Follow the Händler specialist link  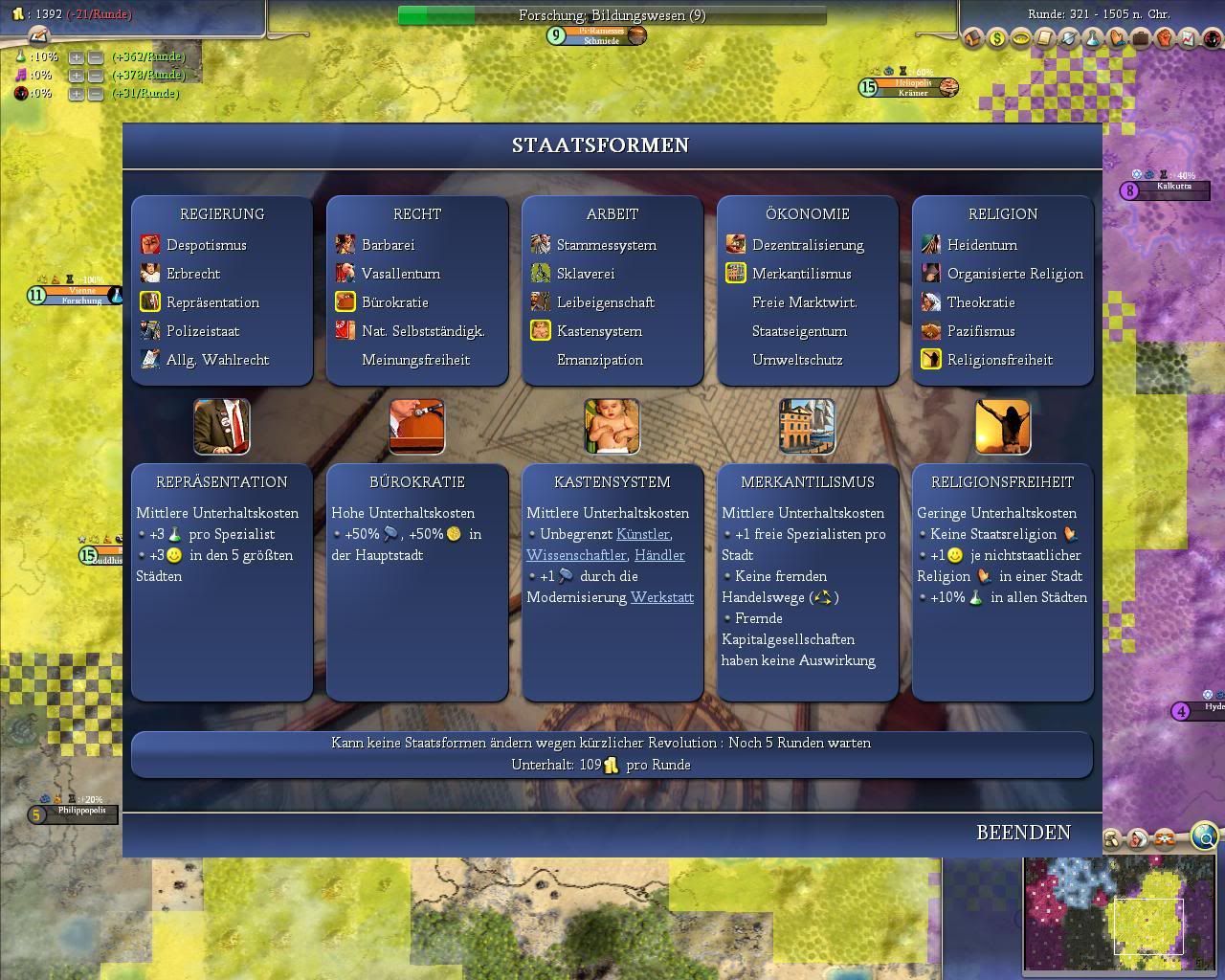coord(659,555)
